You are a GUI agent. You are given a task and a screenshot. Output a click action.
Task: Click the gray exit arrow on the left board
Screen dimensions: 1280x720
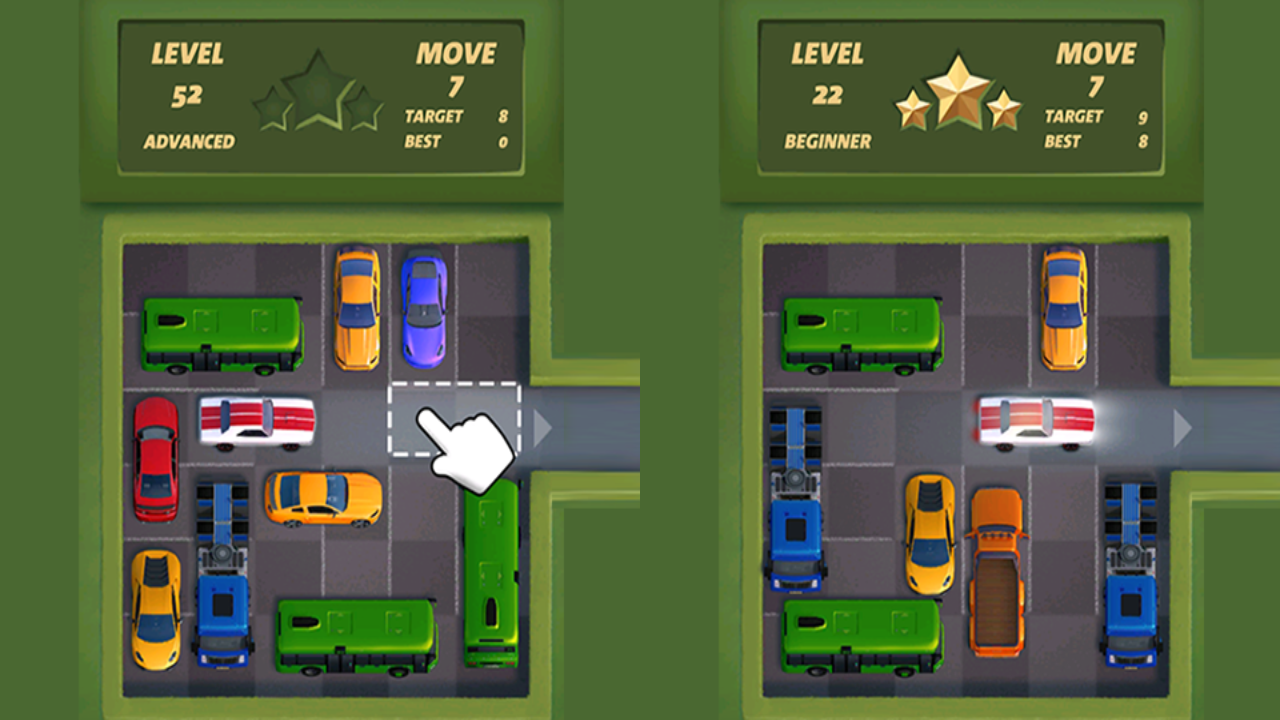543,428
